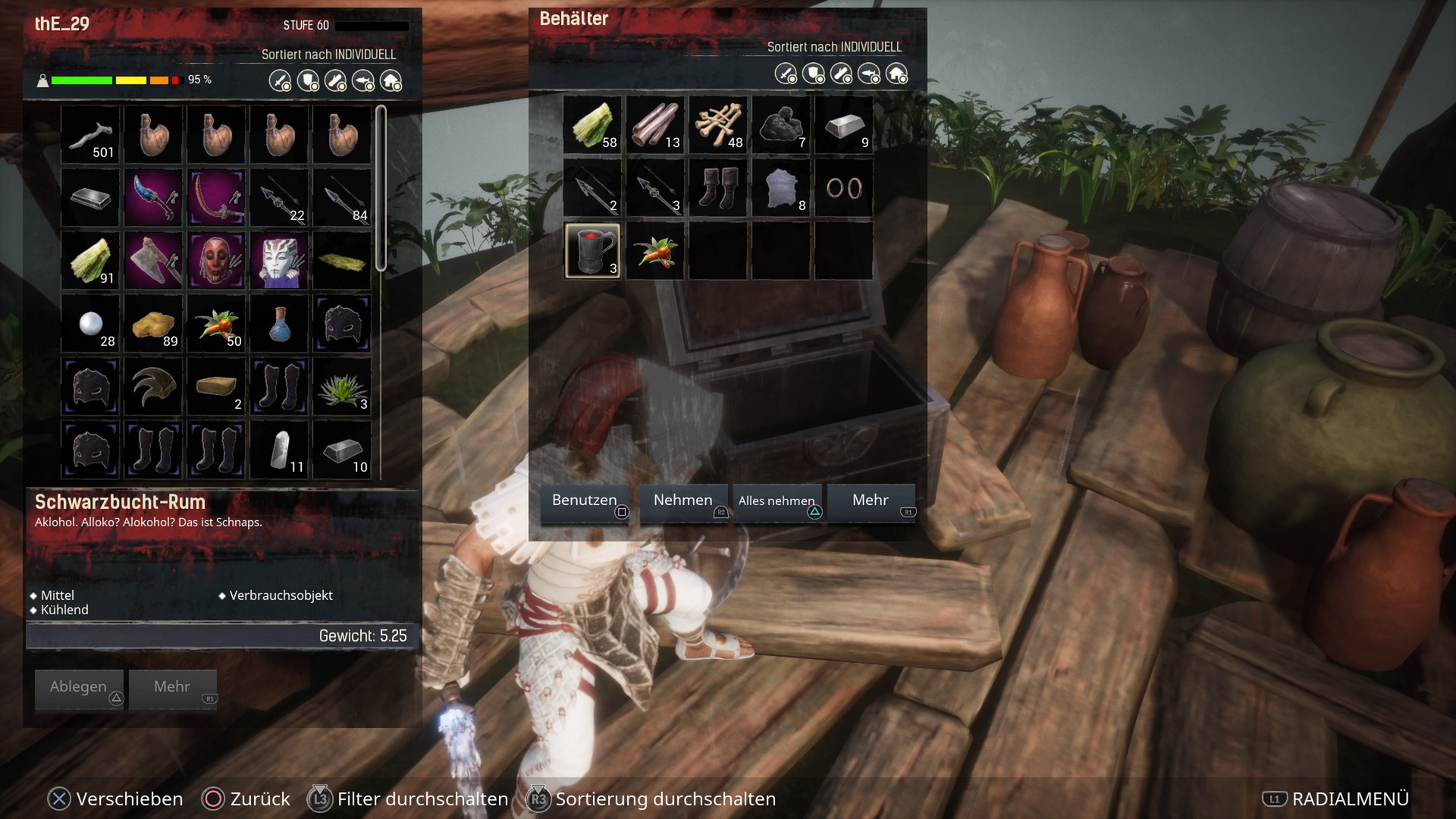Screen dimensions: 1456x819
Task: Select the pearl stack of 28
Action: [91, 324]
